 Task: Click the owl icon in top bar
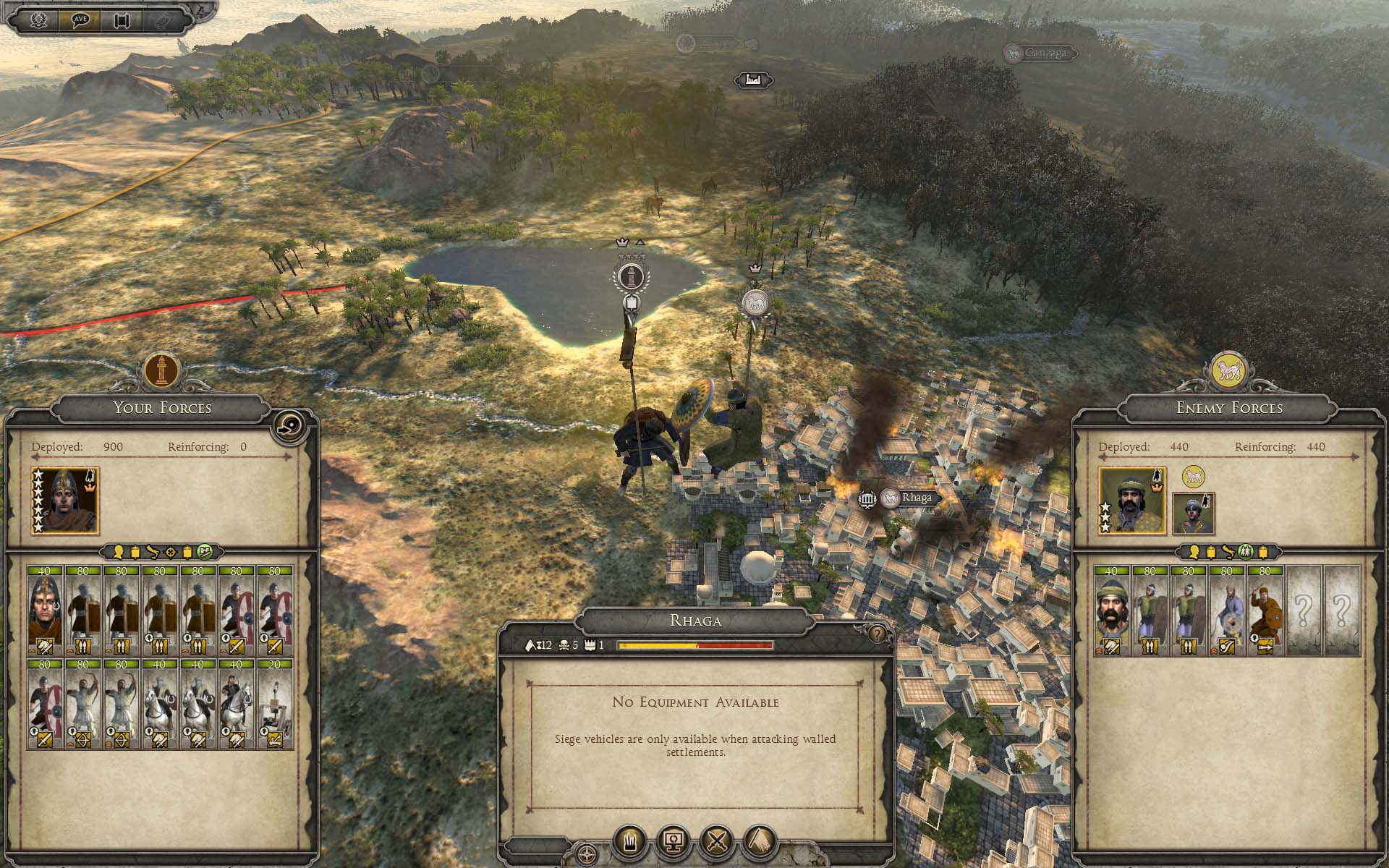[163, 20]
